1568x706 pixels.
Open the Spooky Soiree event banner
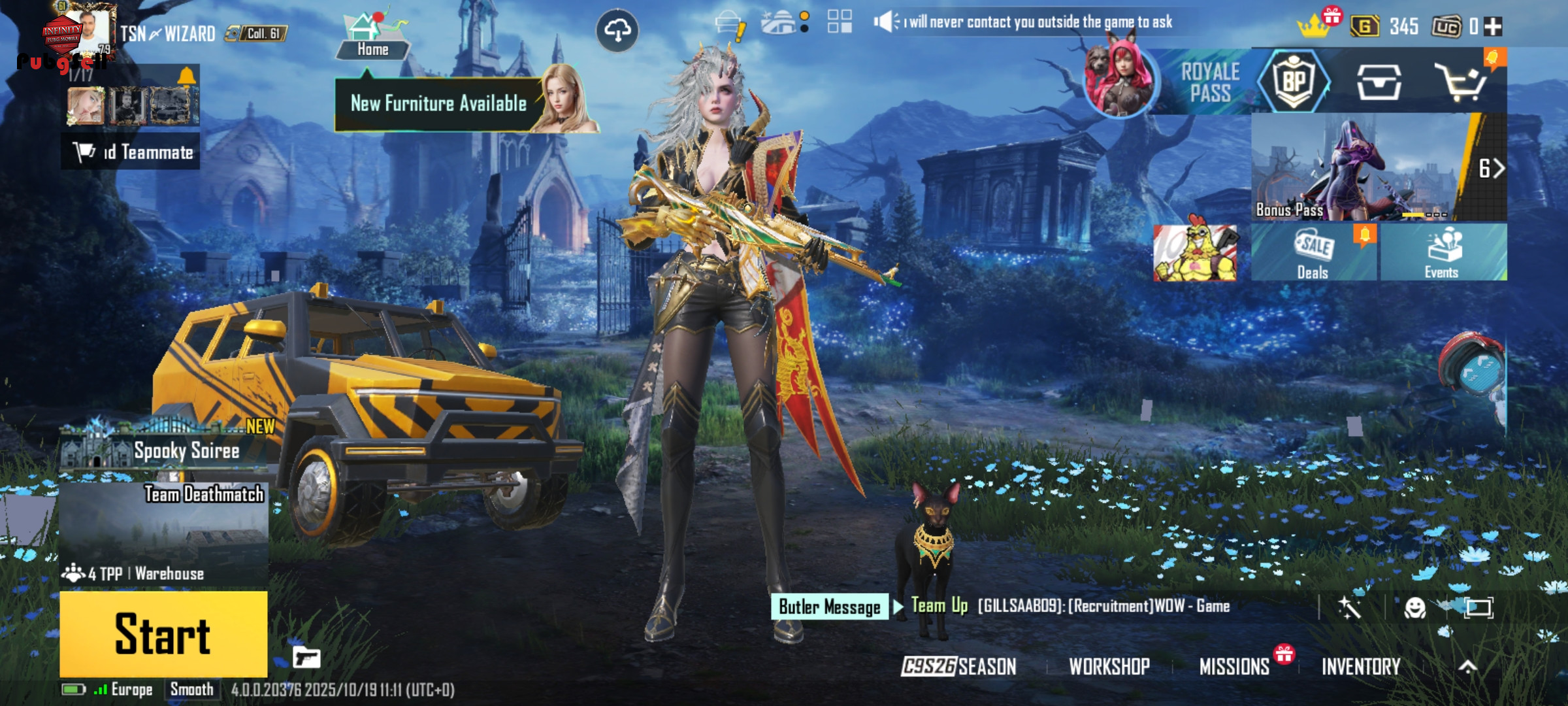(165, 446)
